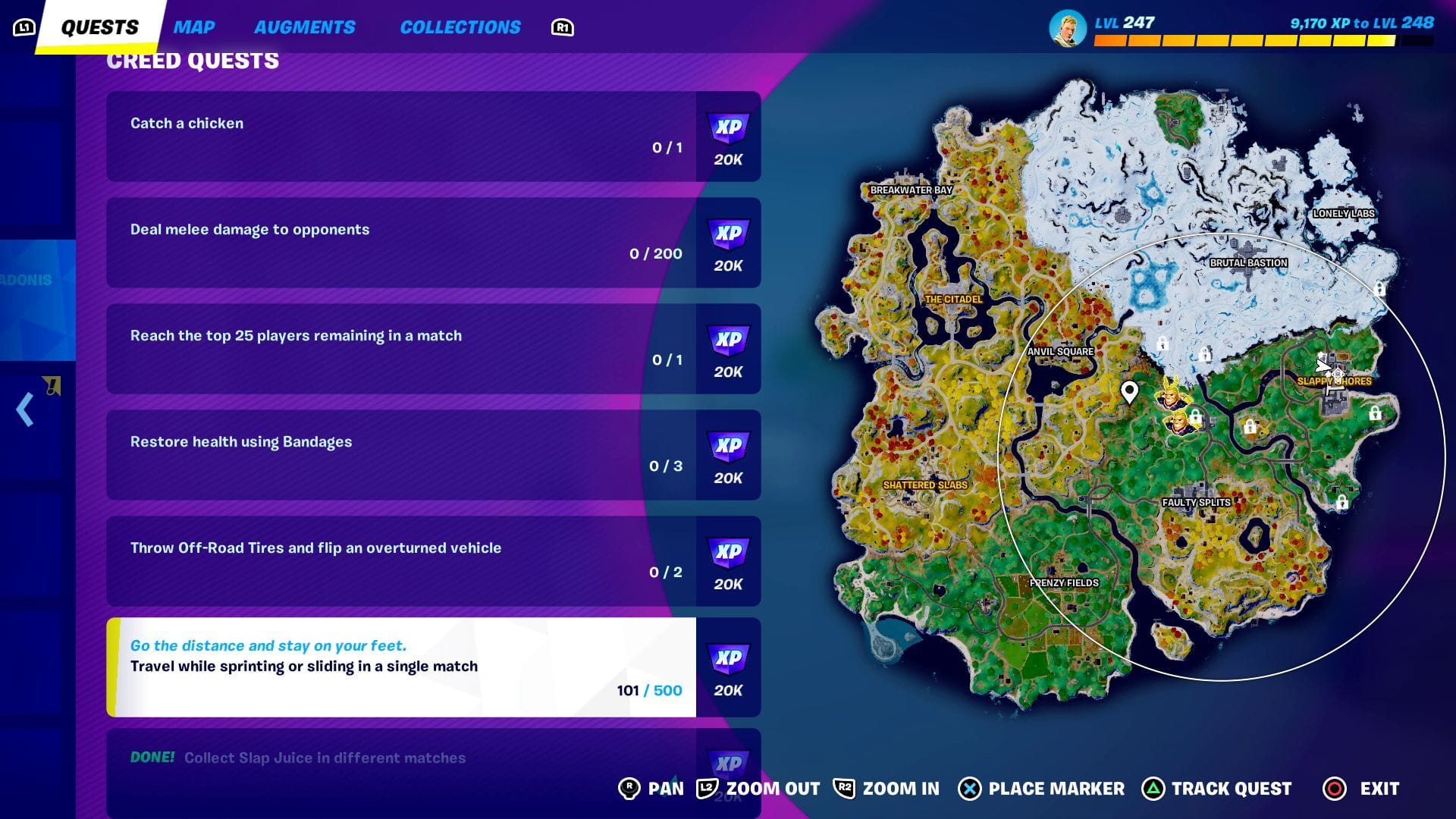Viewport: 1456px width, 819px height.
Task: Select the Travel while sprinting or sliding quest
Action: click(402, 666)
